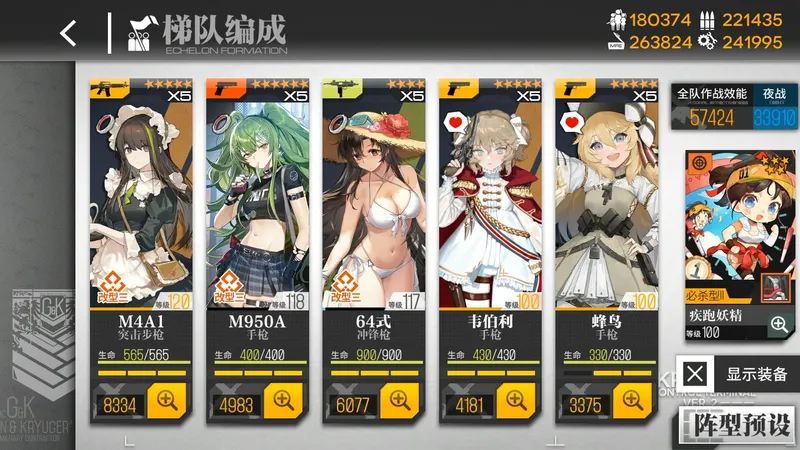Image resolution: width=800 pixels, height=450 pixels.
Task: Inspect M4A1 with the magnifier button
Action: click(x=168, y=402)
